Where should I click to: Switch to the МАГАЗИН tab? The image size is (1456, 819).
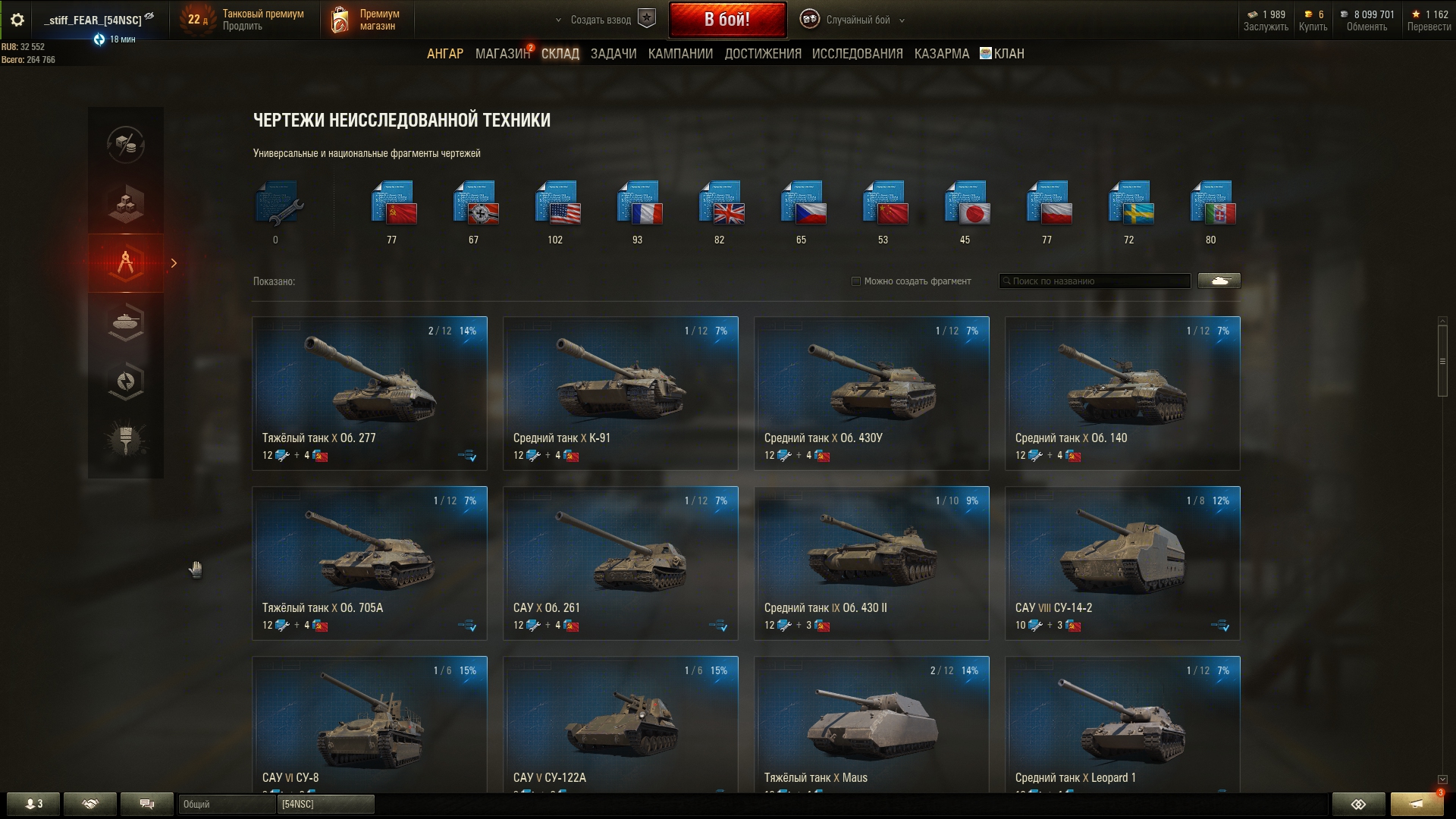pos(501,54)
